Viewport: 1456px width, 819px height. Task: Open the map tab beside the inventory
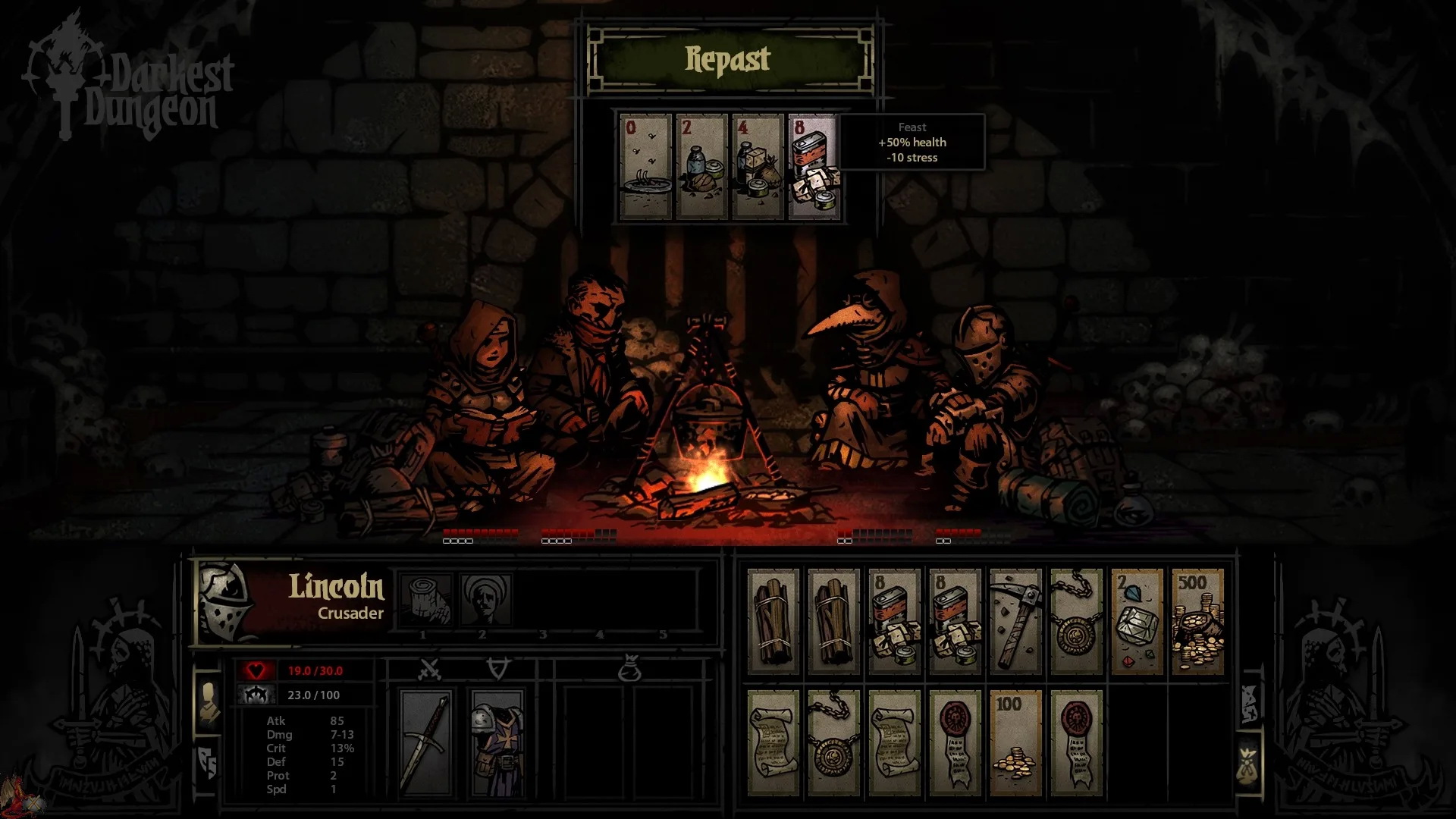[1248, 701]
